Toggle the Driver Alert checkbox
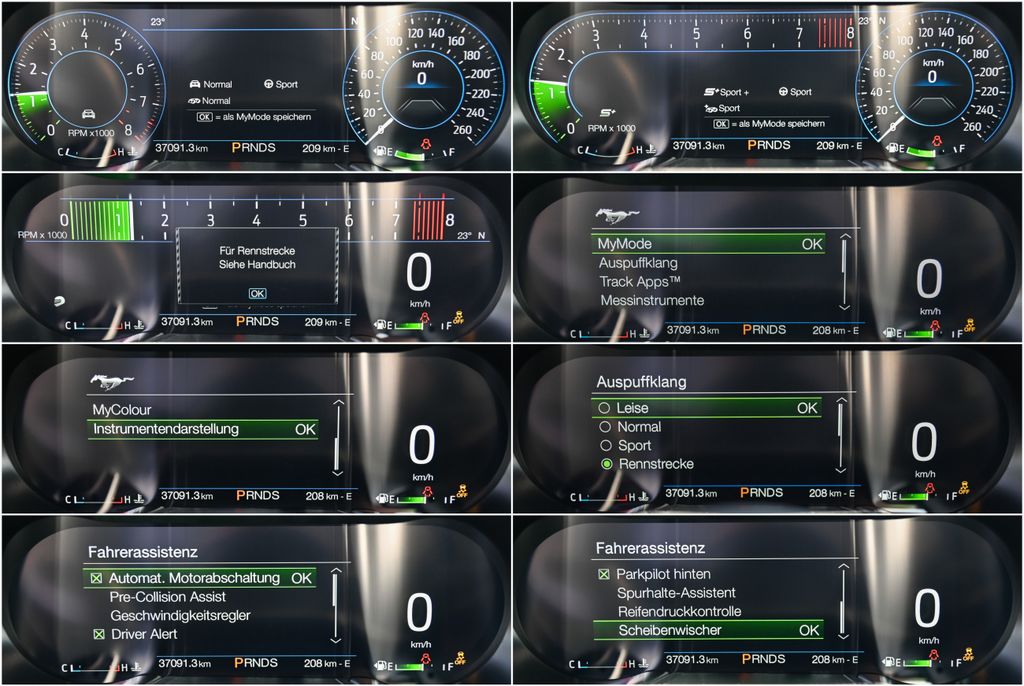1024x686 pixels. 97,634
